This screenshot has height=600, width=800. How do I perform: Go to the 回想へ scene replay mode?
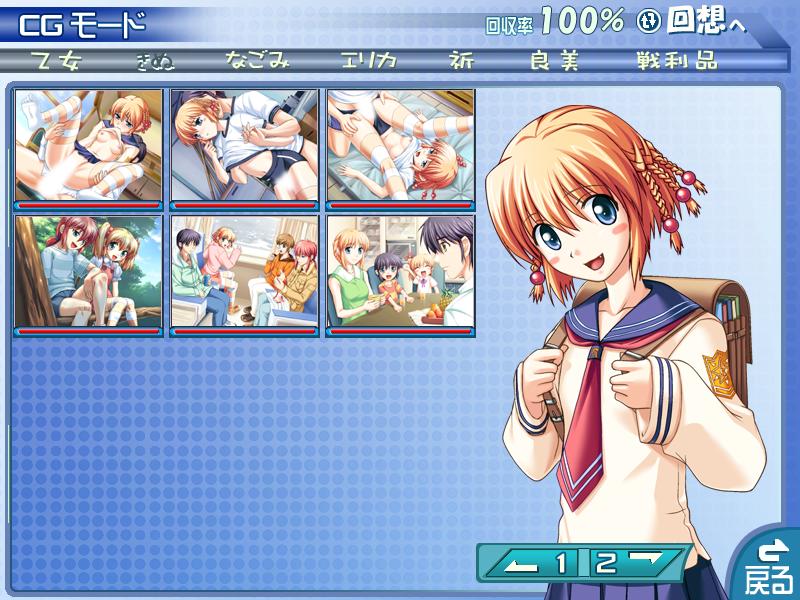coord(706,22)
